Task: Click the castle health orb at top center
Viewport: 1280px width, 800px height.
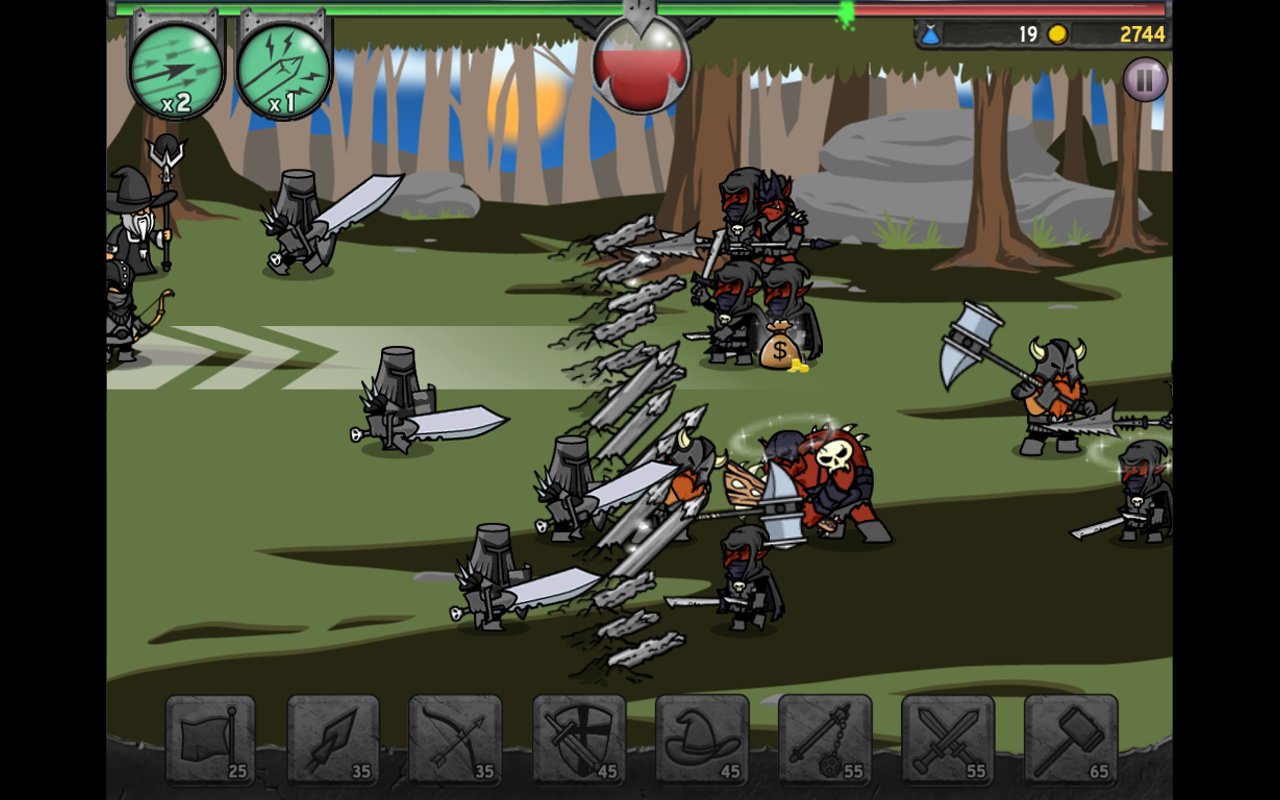Action: [640, 63]
